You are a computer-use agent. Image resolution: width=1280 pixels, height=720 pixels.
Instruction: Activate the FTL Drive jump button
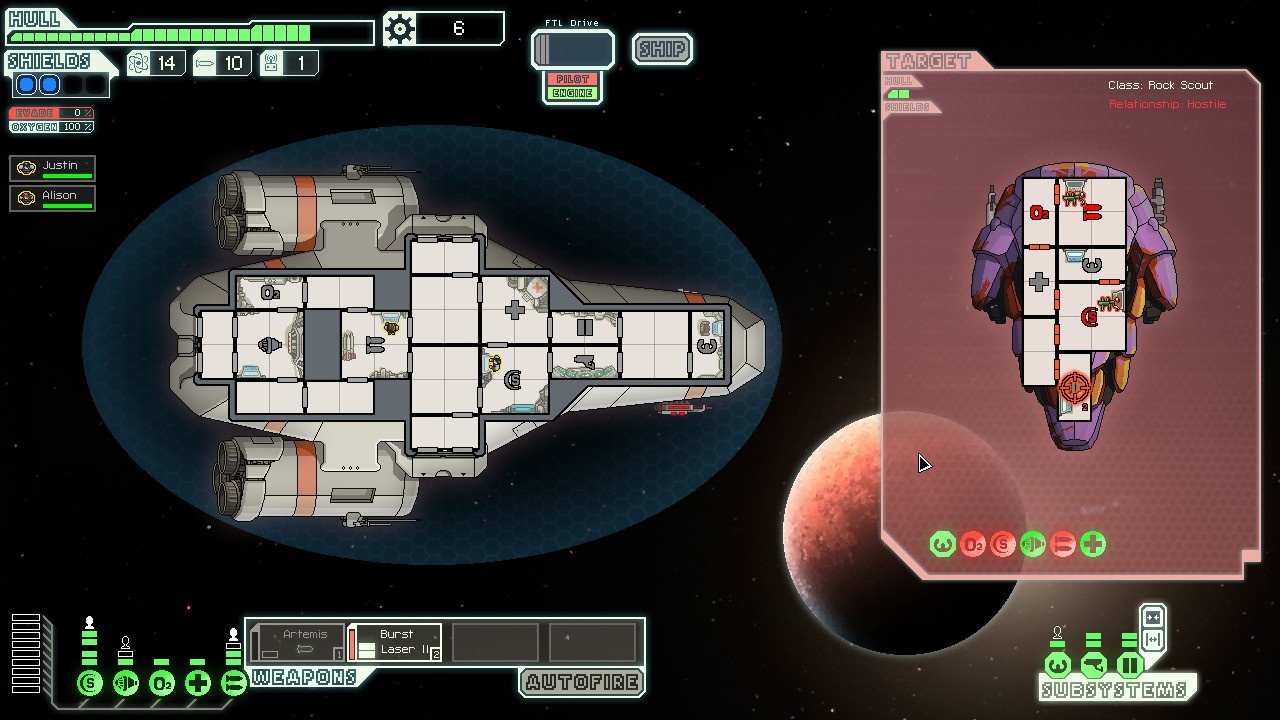(x=573, y=49)
